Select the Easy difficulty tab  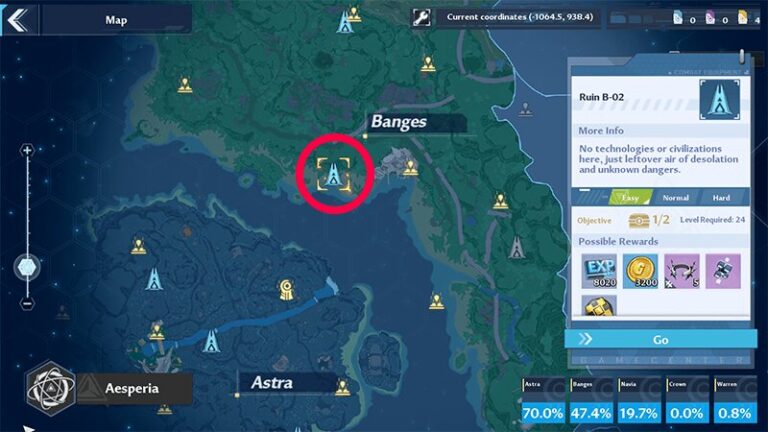coord(626,198)
